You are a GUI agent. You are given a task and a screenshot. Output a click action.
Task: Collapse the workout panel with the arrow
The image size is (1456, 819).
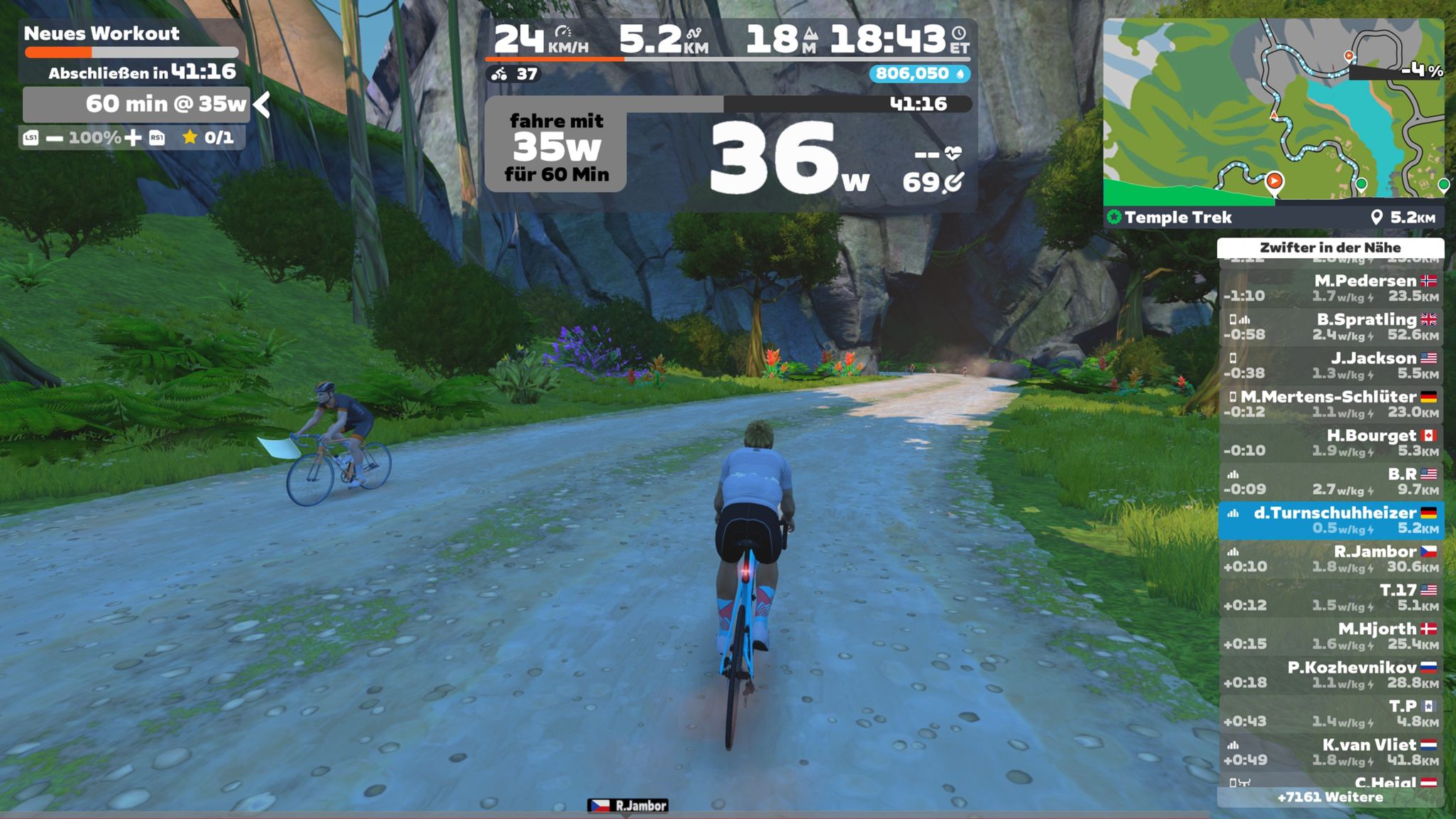pyautogui.click(x=262, y=105)
